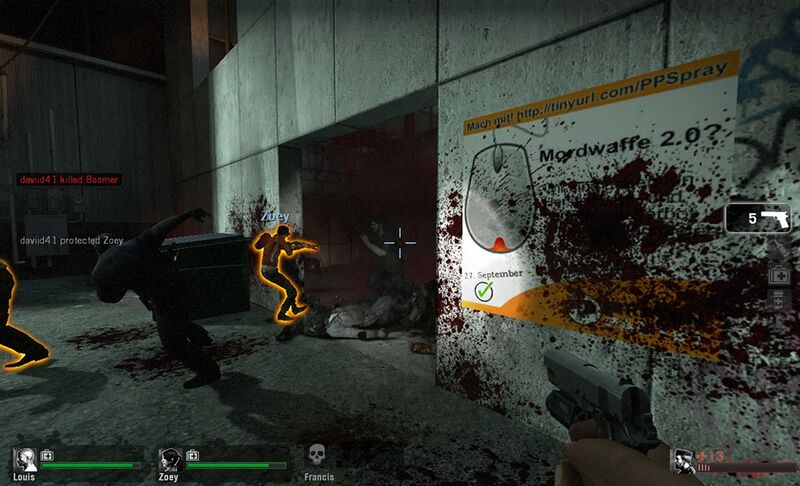The width and height of the screenshot is (800, 486).
Task: Click Francis's skull death icon
Action: (317, 455)
